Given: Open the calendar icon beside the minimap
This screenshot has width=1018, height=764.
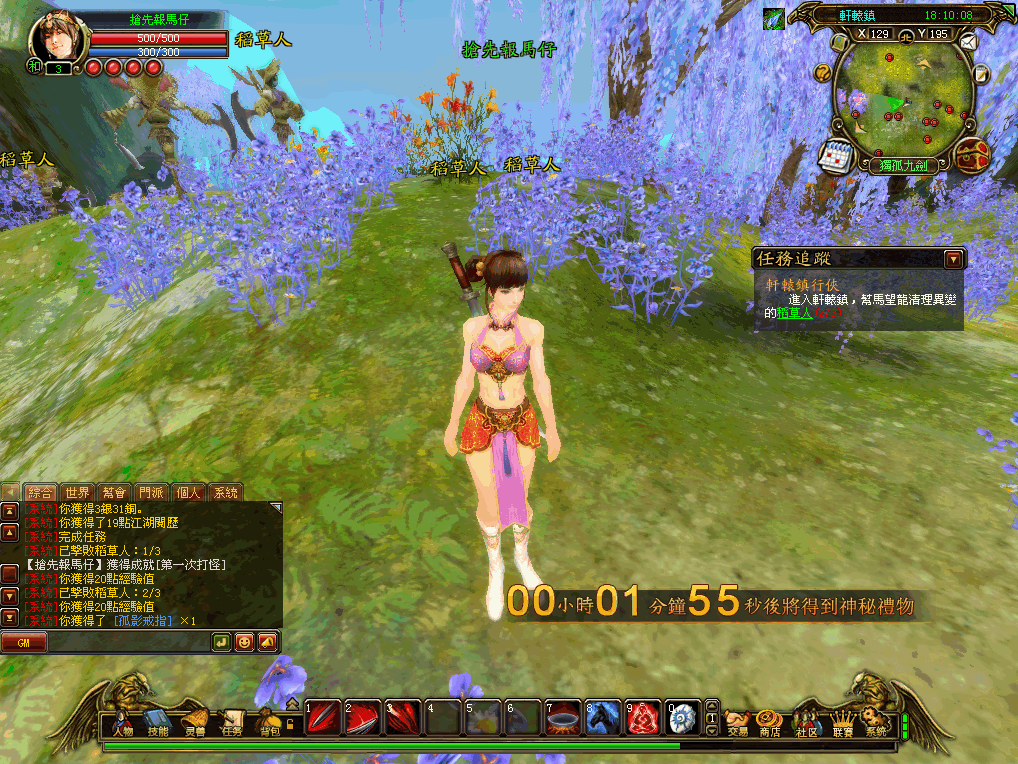Looking at the screenshot, I should pyautogui.click(x=833, y=155).
